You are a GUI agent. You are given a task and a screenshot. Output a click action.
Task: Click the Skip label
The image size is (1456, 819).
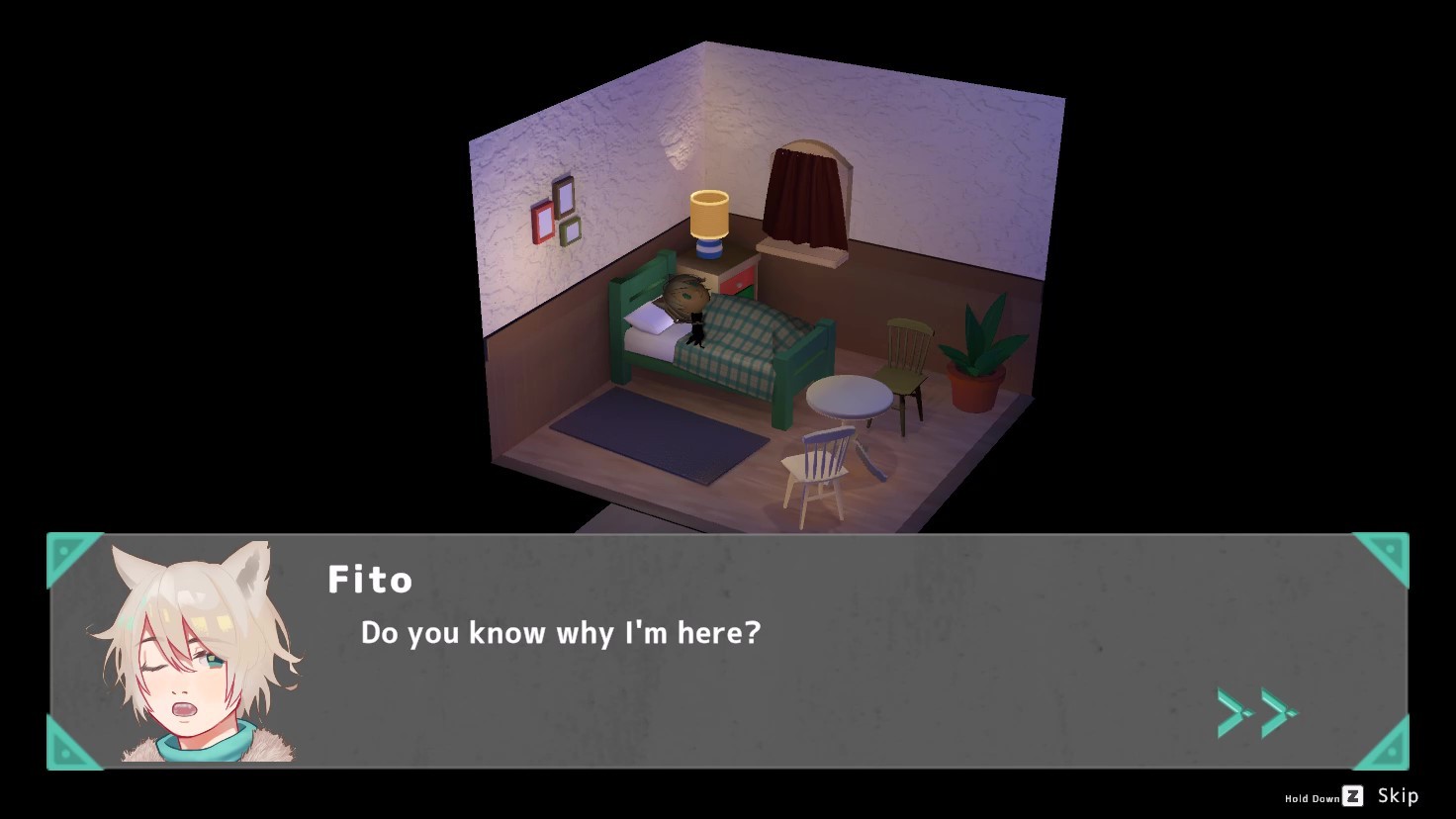[1398, 795]
